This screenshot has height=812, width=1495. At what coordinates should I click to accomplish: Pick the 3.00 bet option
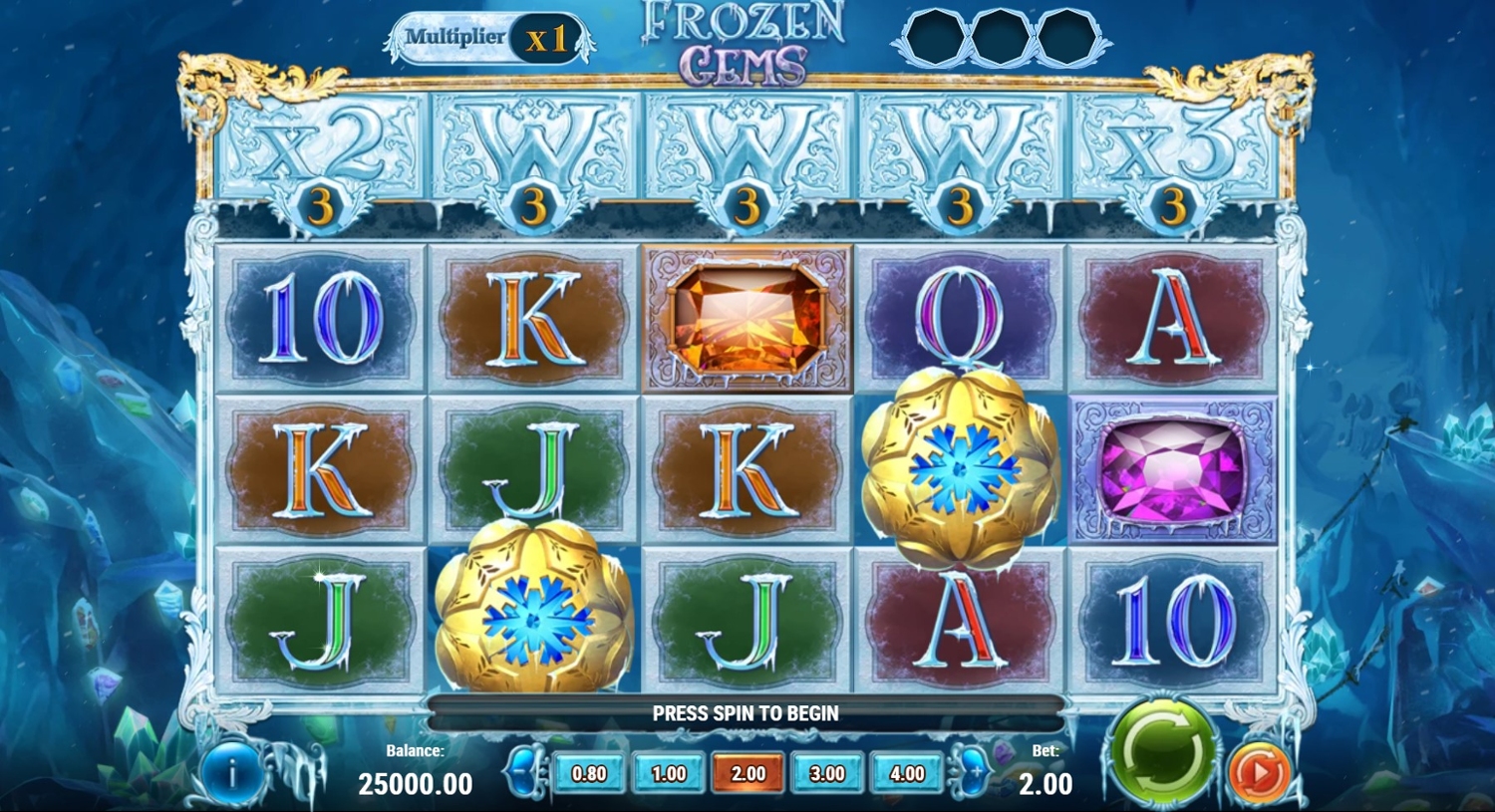pos(826,773)
